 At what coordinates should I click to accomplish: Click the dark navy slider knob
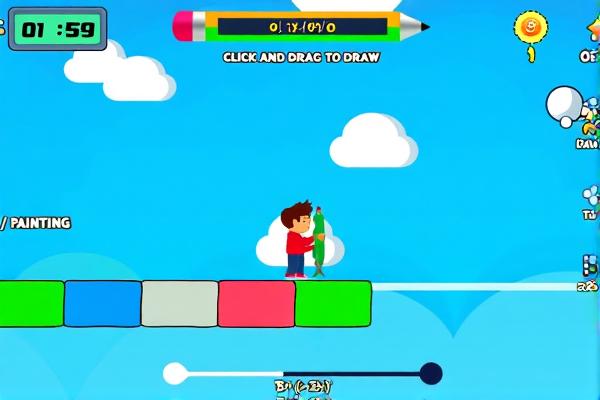pos(431,374)
